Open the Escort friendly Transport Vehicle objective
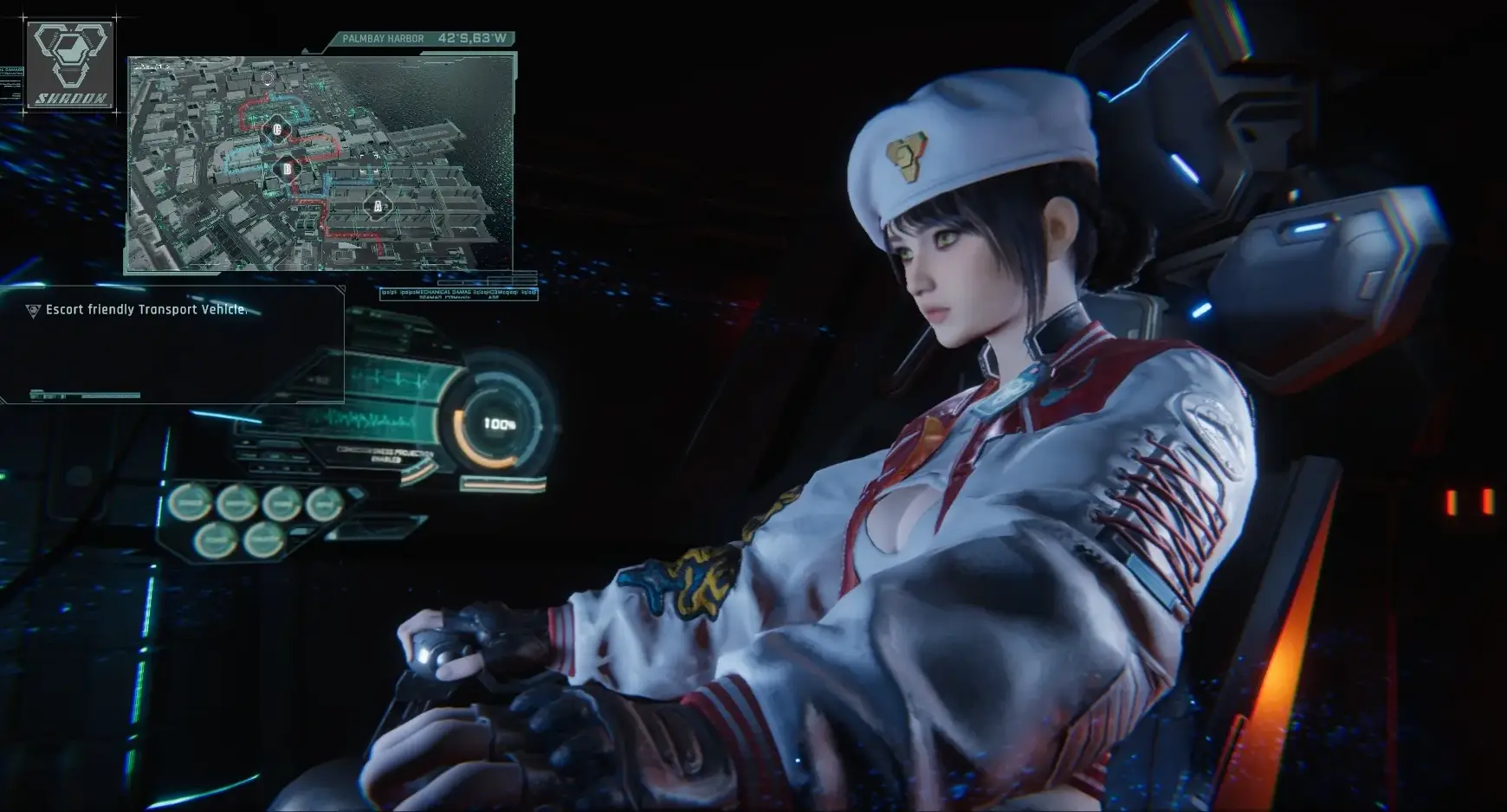 click(146, 309)
